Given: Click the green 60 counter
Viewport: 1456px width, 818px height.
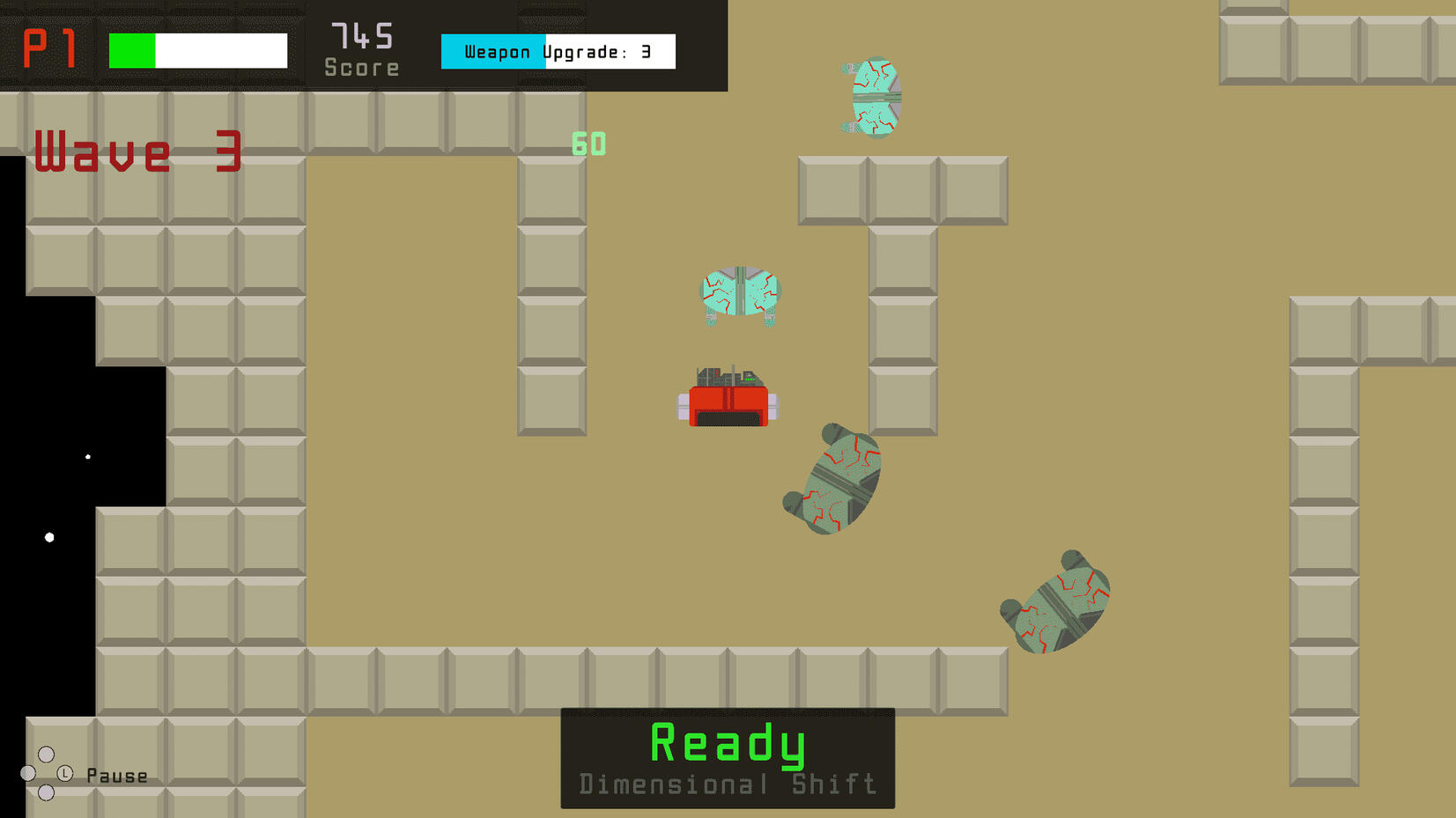Looking at the screenshot, I should (588, 144).
